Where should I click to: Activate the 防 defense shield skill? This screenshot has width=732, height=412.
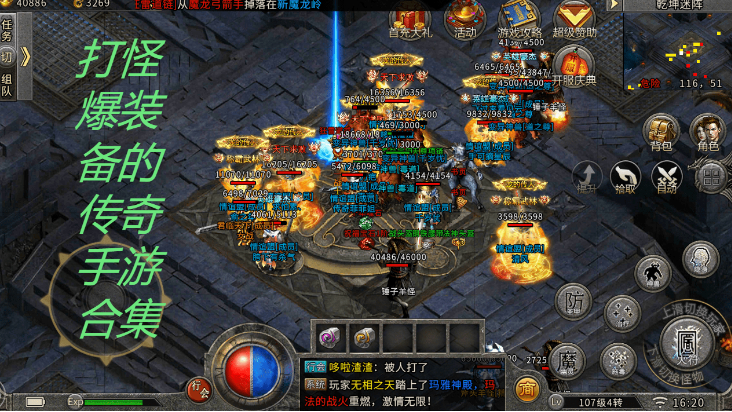tap(573, 300)
